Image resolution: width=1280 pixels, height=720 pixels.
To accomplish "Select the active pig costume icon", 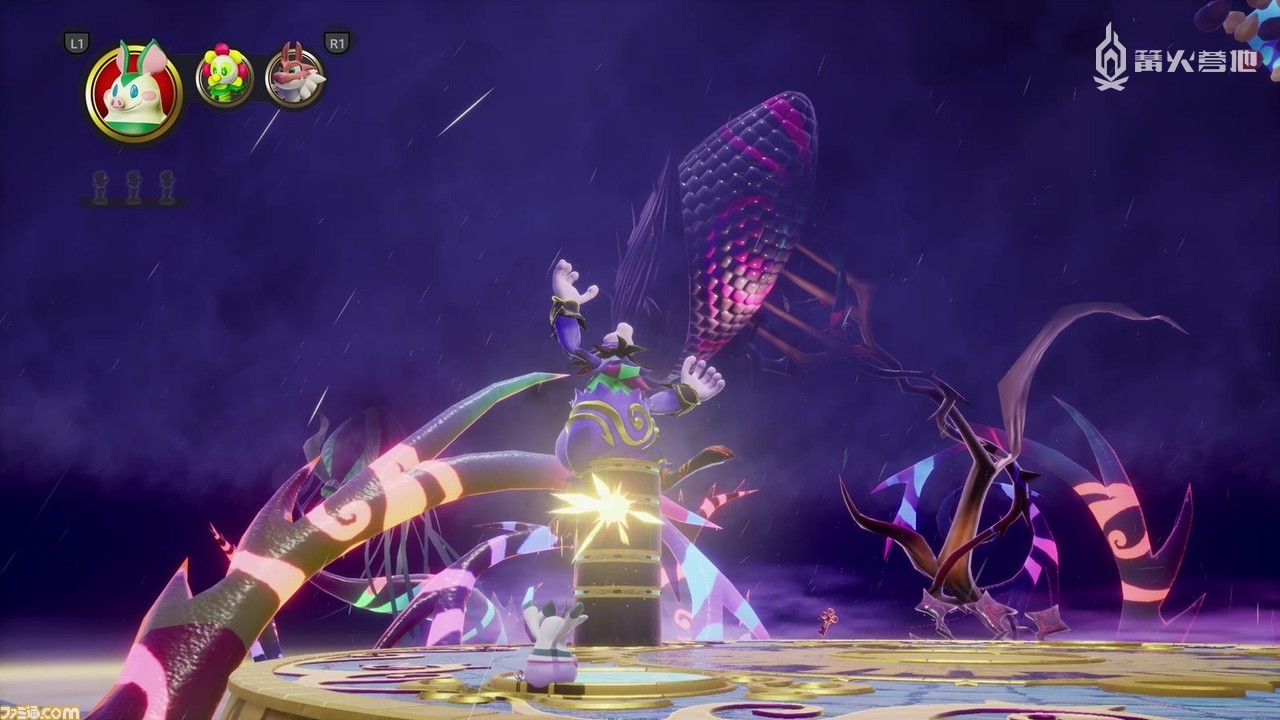I will [134, 92].
